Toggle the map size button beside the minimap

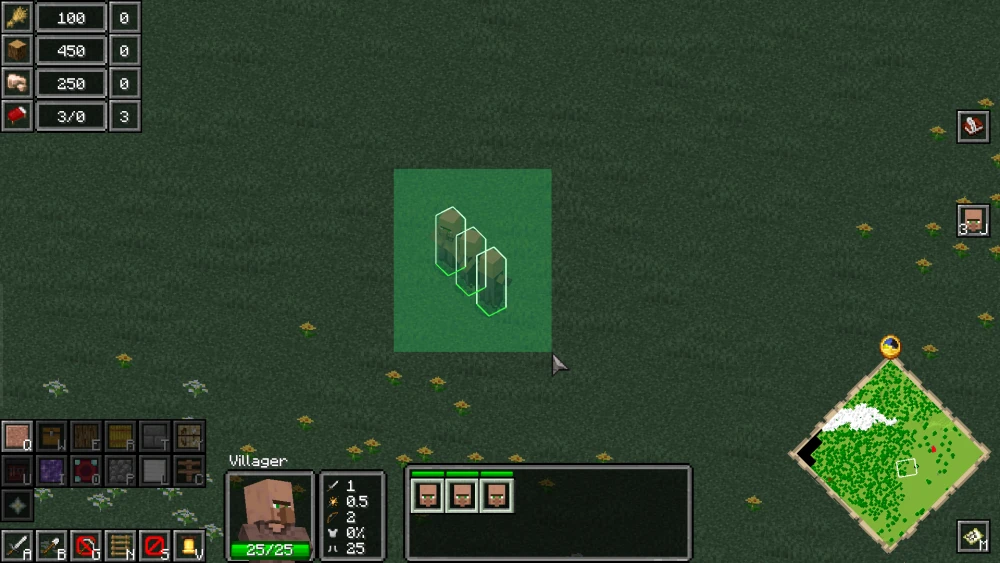click(x=972, y=536)
